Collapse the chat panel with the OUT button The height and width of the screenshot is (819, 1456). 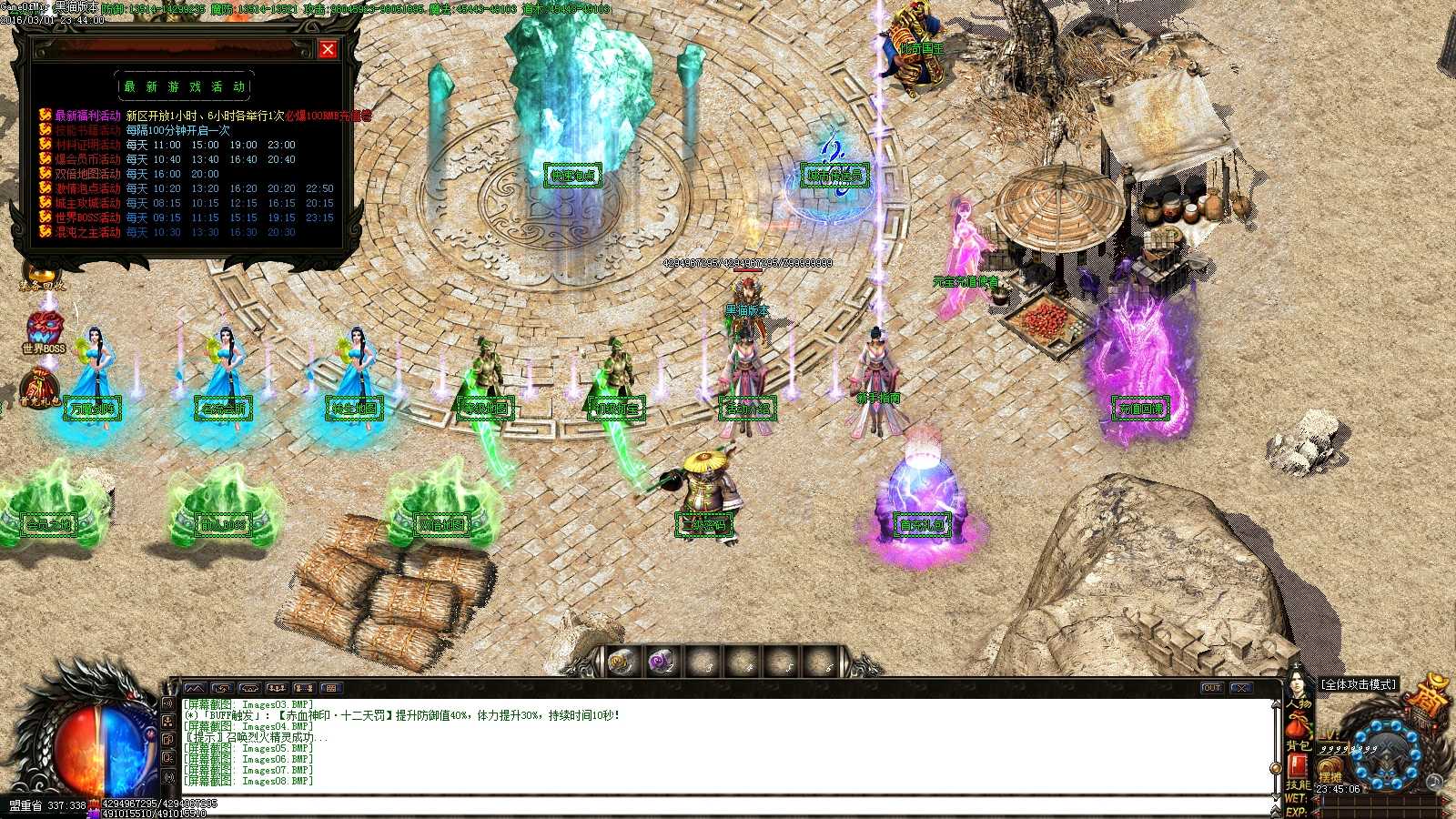tap(1211, 687)
